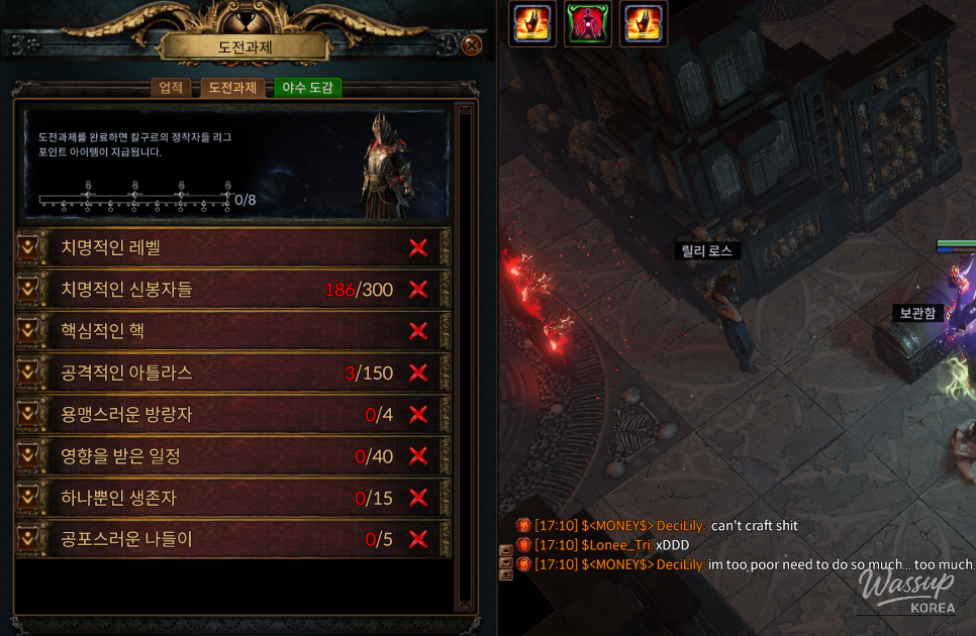This screenshot has height=636, width=976.
Task: Open the 야수 도감 tab
Action: click(x=308, y=88)
